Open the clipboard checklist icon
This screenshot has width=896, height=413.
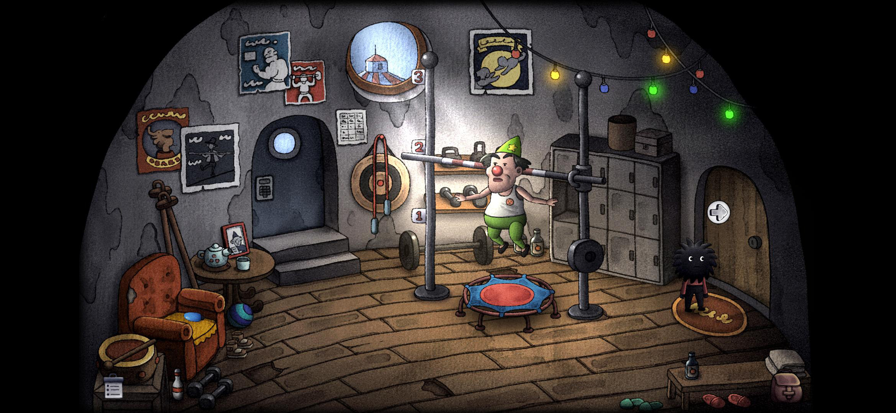[x=114, y=389]
